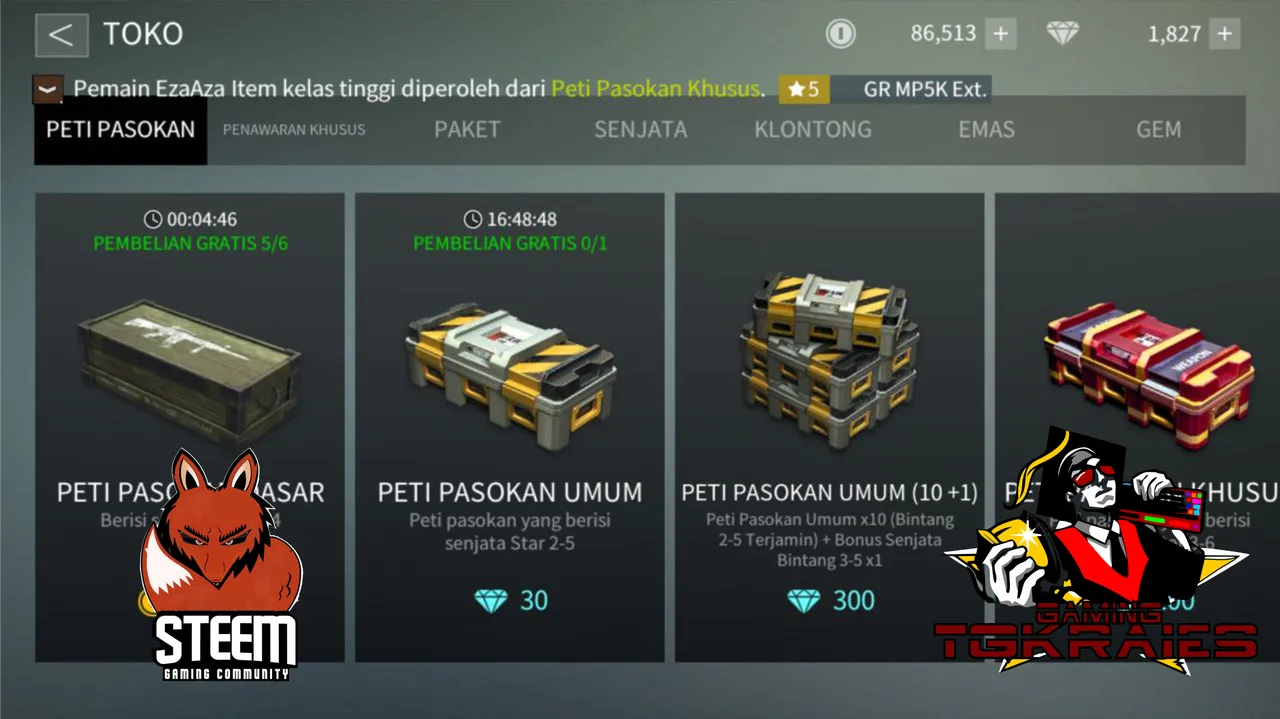Open the Emas tab
Screen dimensions: 1280x719
[986, 130]
